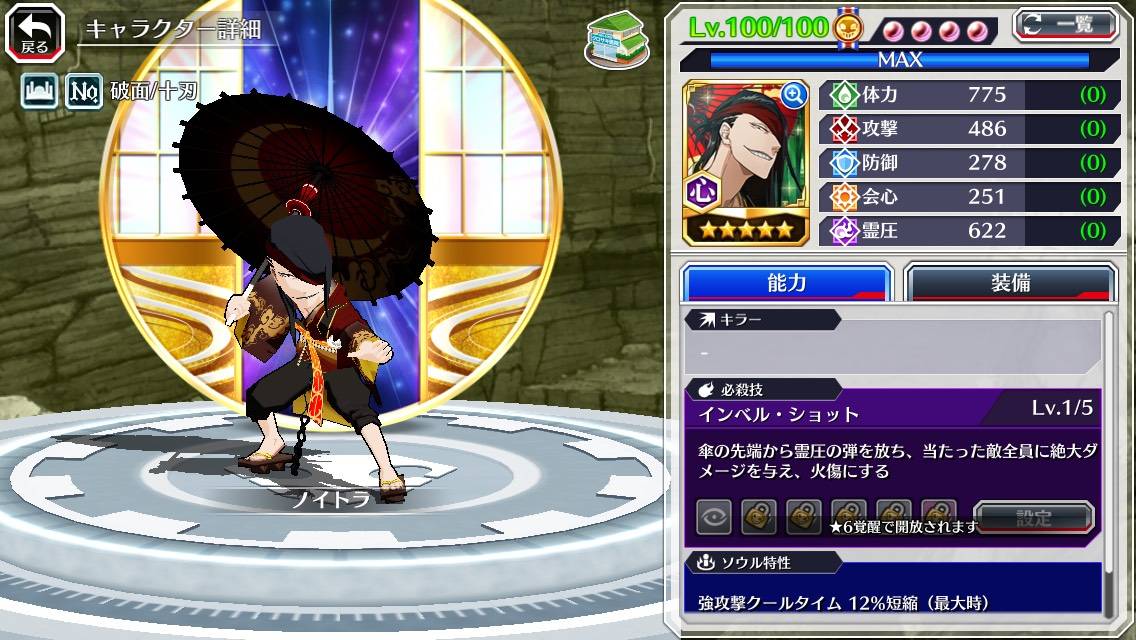Click the special move 設定 button
The image size is (1136, 640).
coord(1034,518)
